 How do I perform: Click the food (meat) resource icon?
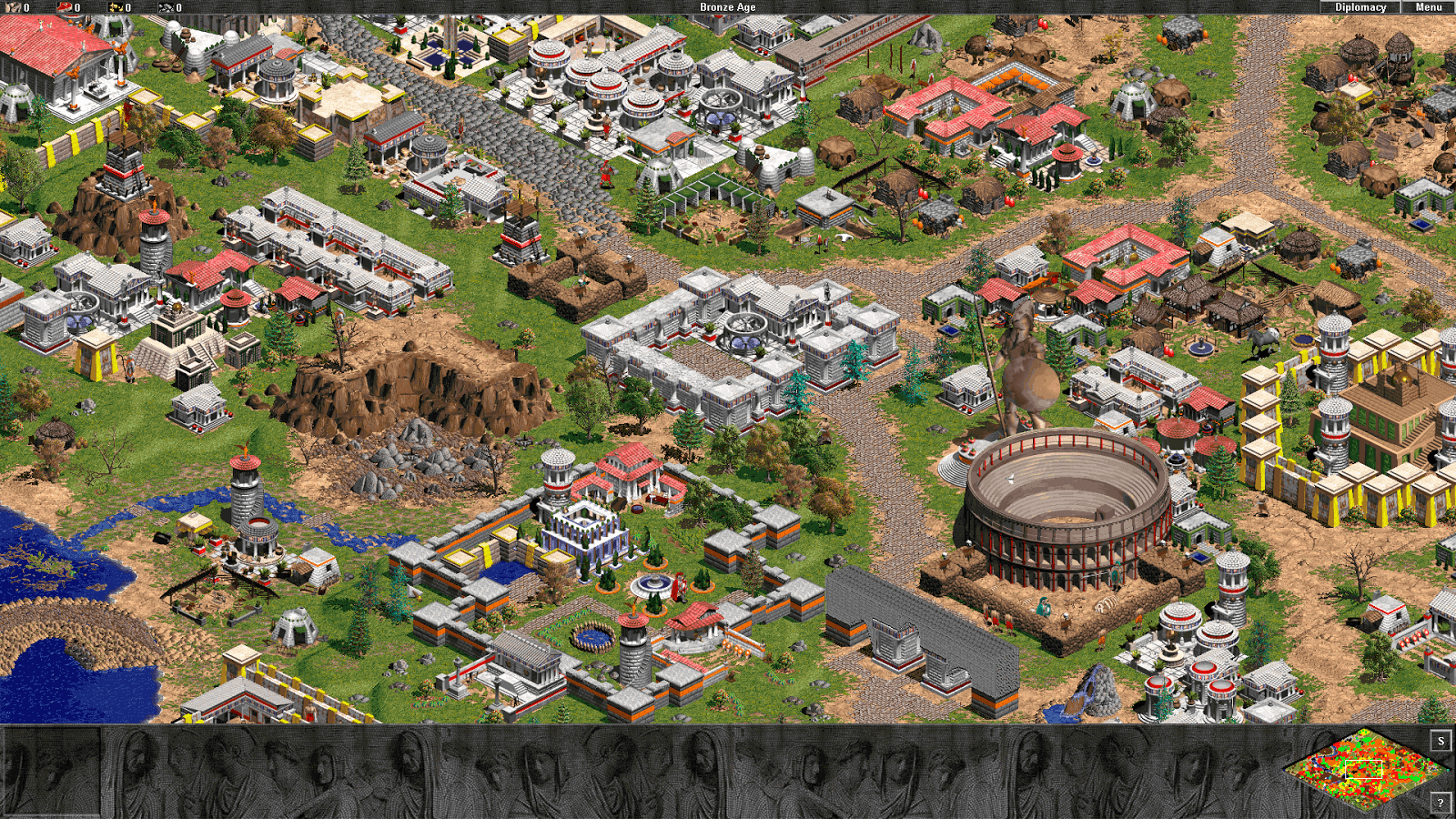click(x=64, y=7)
